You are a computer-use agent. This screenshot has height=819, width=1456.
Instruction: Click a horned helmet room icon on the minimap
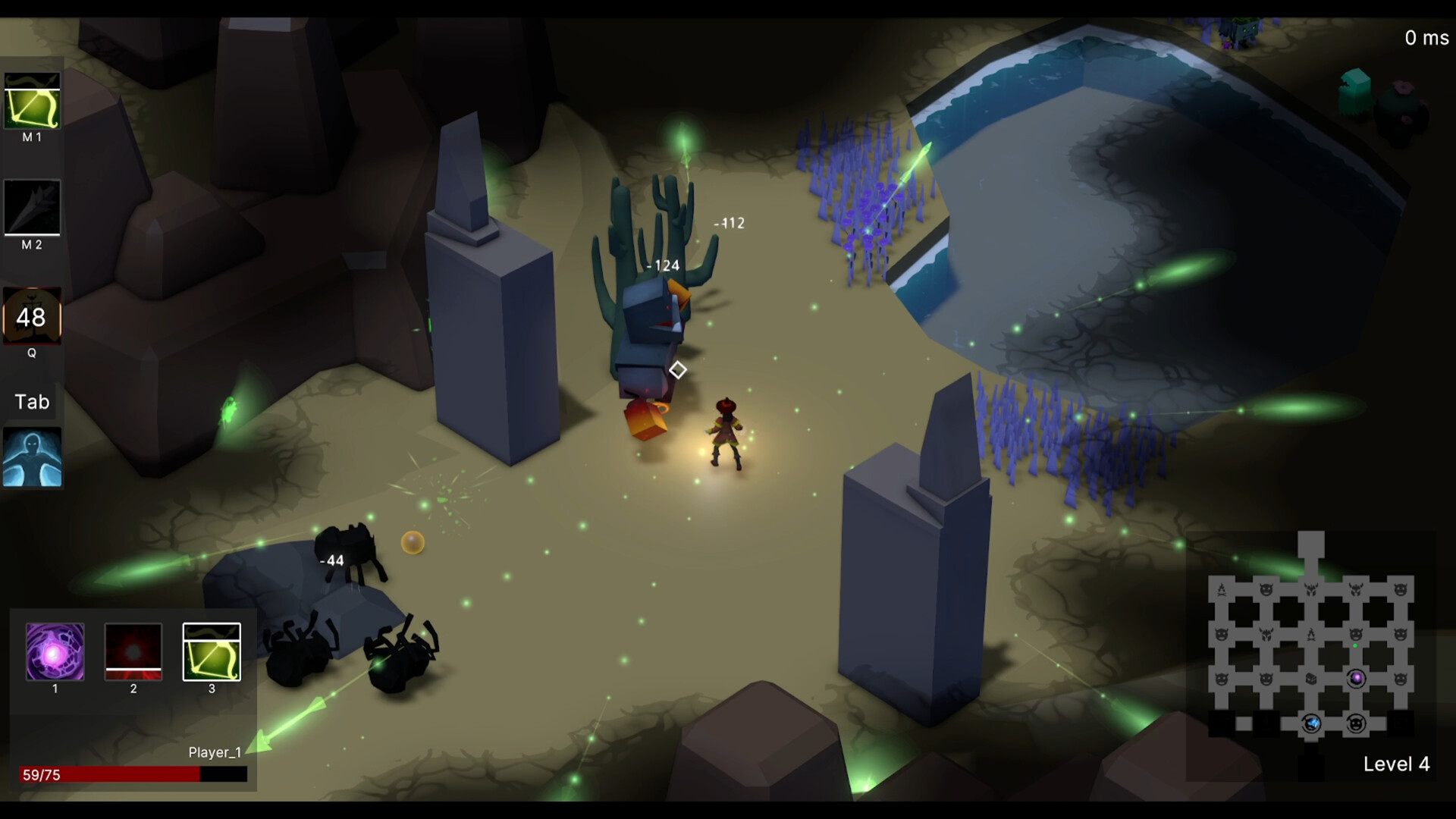point(1313,587)
